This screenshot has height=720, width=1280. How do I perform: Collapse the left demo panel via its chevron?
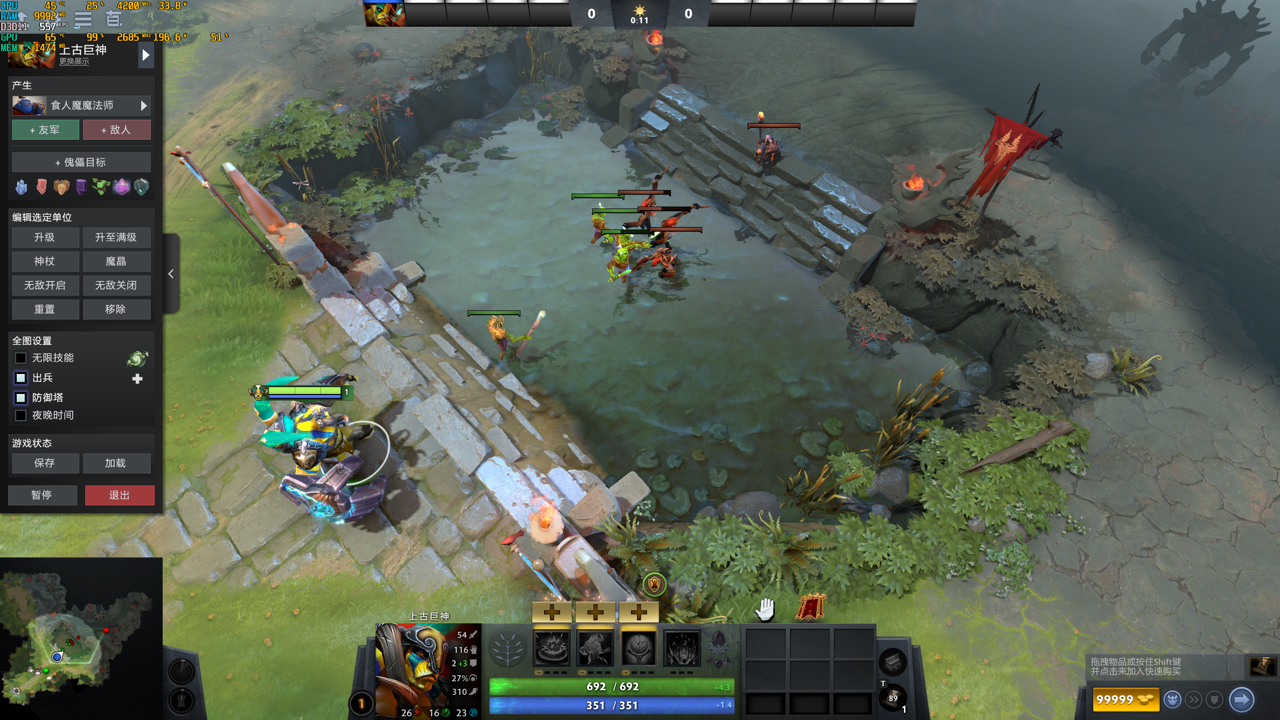tap(171, 274)
